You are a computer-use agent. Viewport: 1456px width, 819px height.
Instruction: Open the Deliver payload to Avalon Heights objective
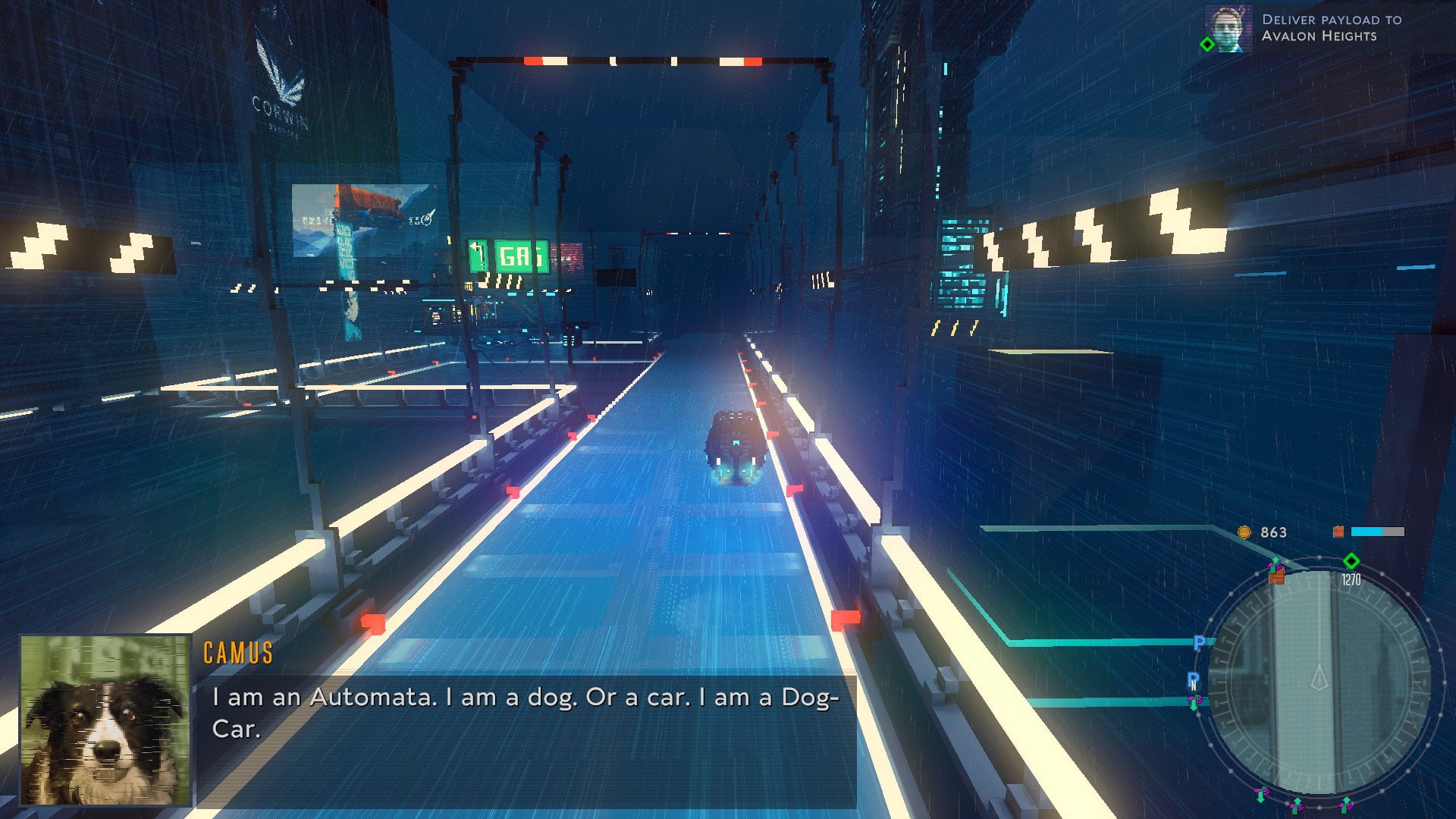pyautogui.click(x=1331, y=28)
